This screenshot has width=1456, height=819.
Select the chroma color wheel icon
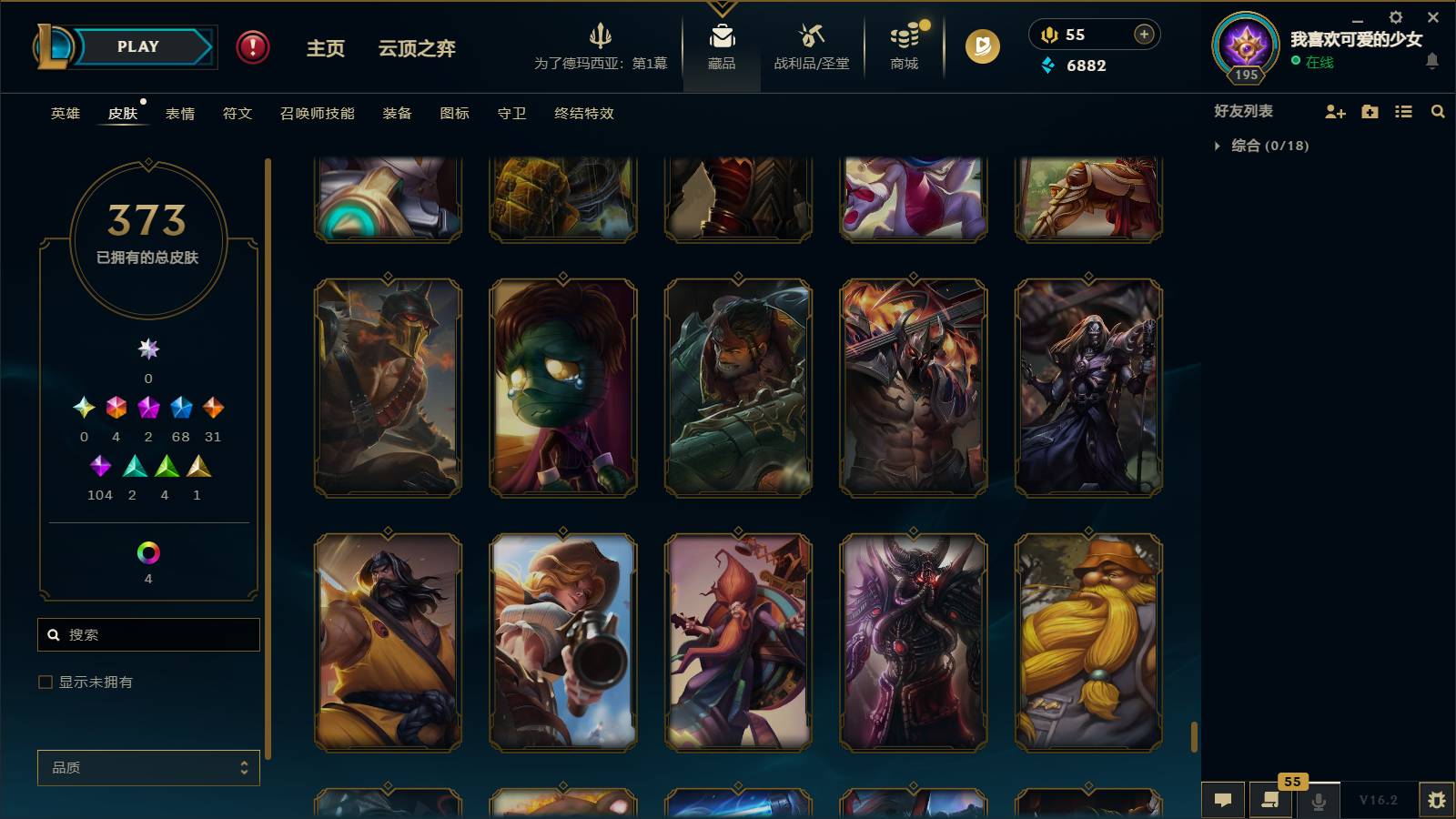point(148,551)
